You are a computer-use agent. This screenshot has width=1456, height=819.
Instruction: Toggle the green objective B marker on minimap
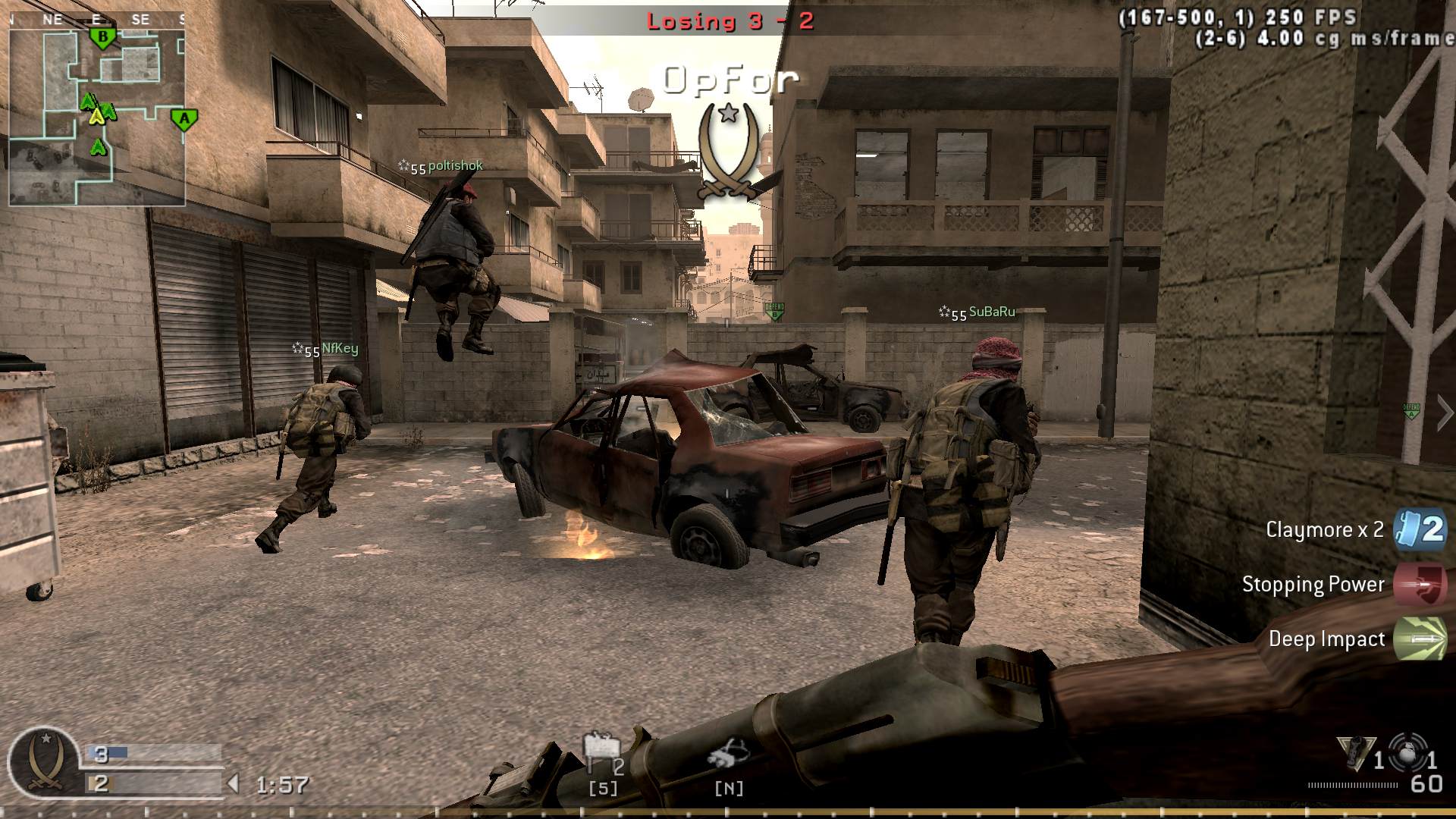click(x=101, y=36)
